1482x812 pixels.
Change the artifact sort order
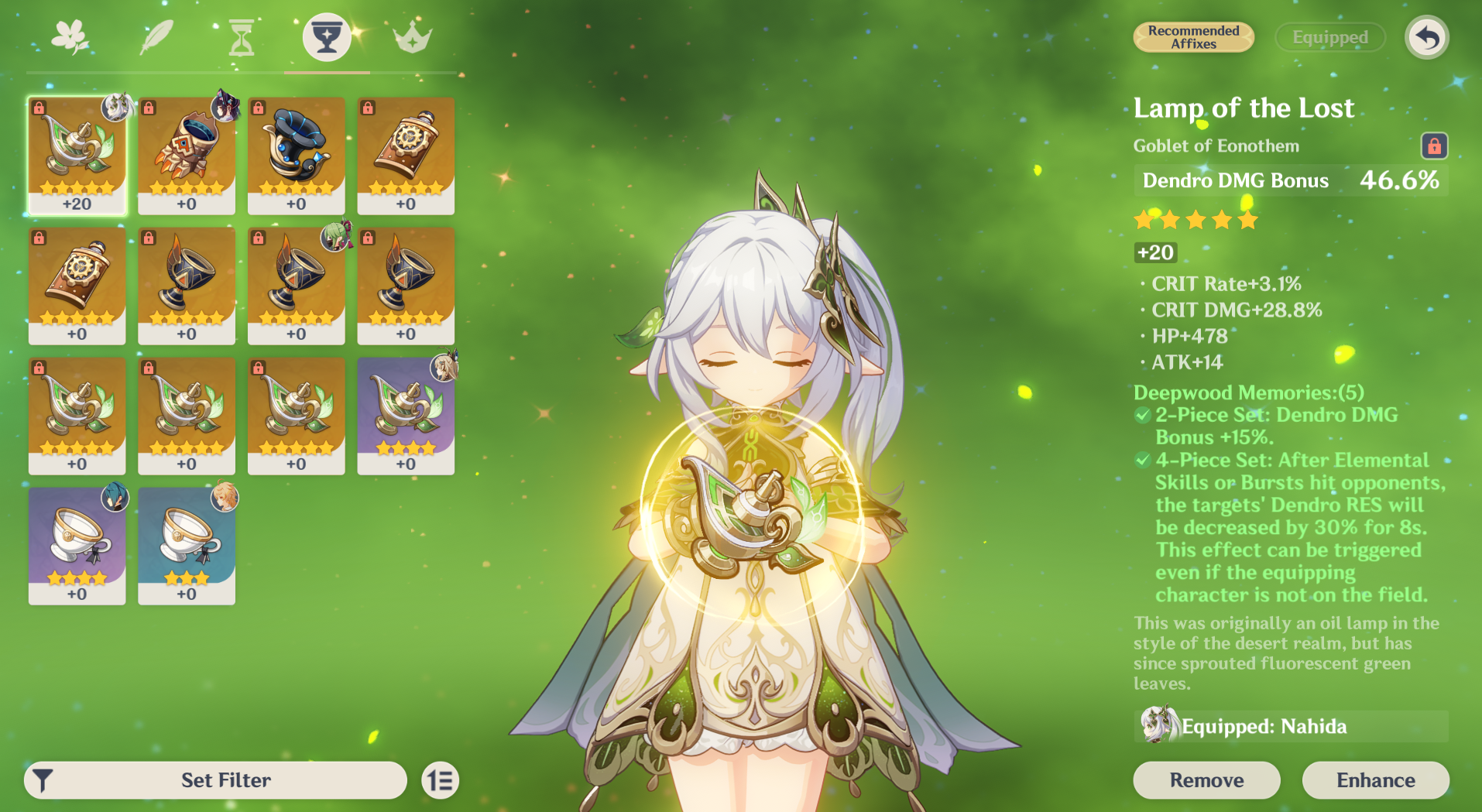pyautogui.click(x=441, y=780)
